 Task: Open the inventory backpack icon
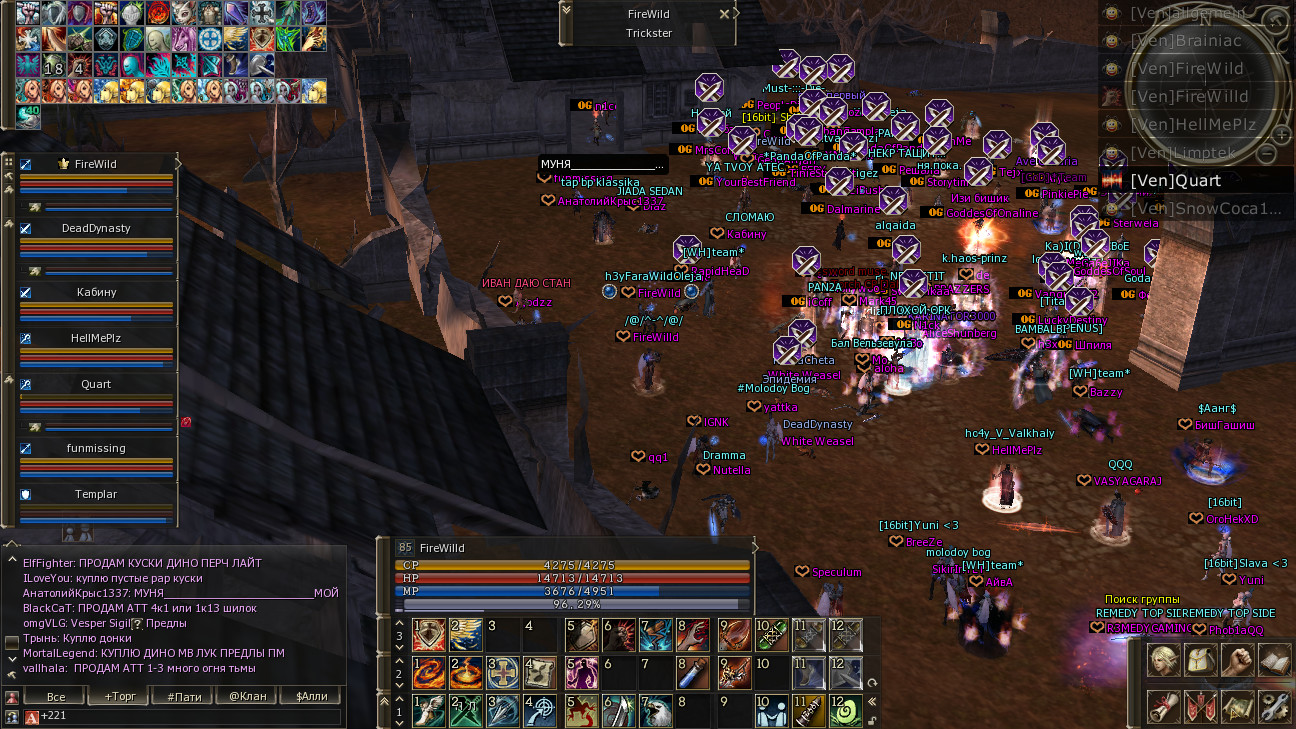(x=1200, y=661)
